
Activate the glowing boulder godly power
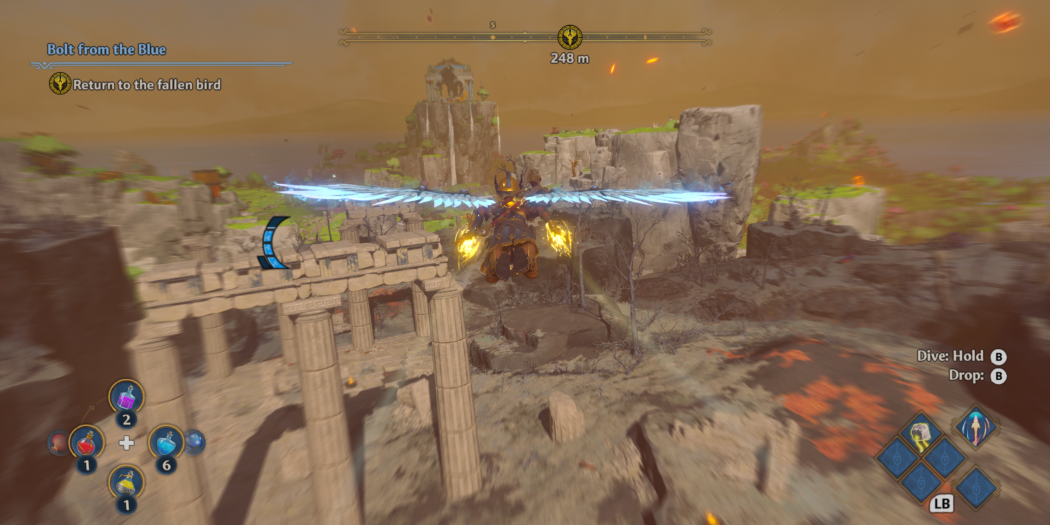click(921, 432)
